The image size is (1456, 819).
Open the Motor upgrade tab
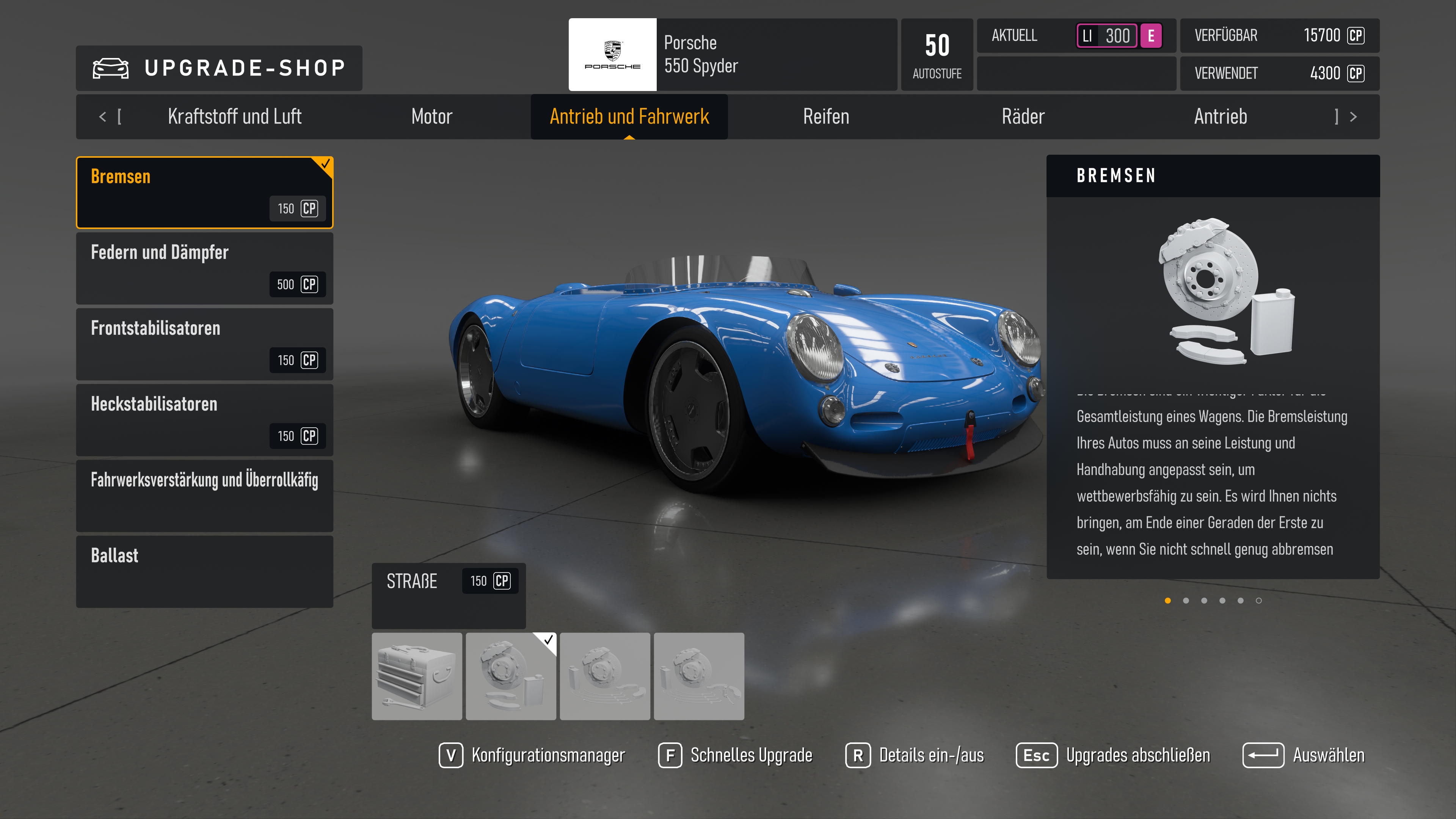432,116
